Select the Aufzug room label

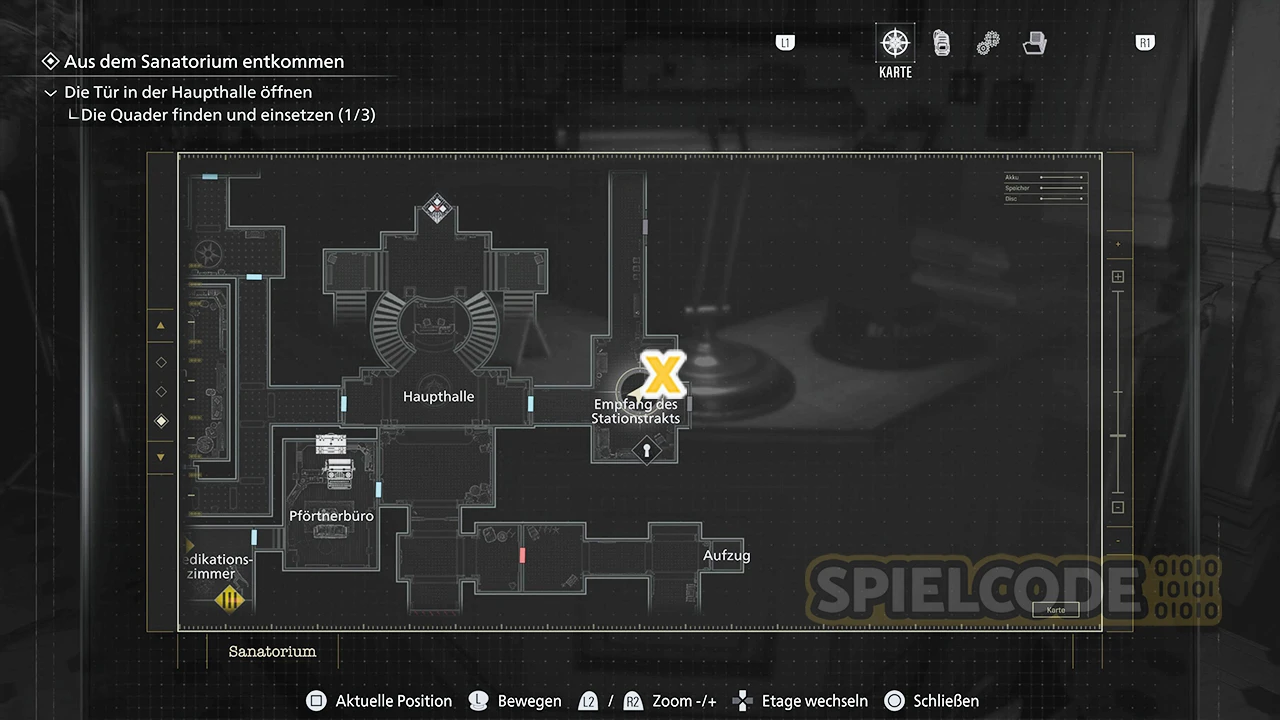(x=726, y=556)
